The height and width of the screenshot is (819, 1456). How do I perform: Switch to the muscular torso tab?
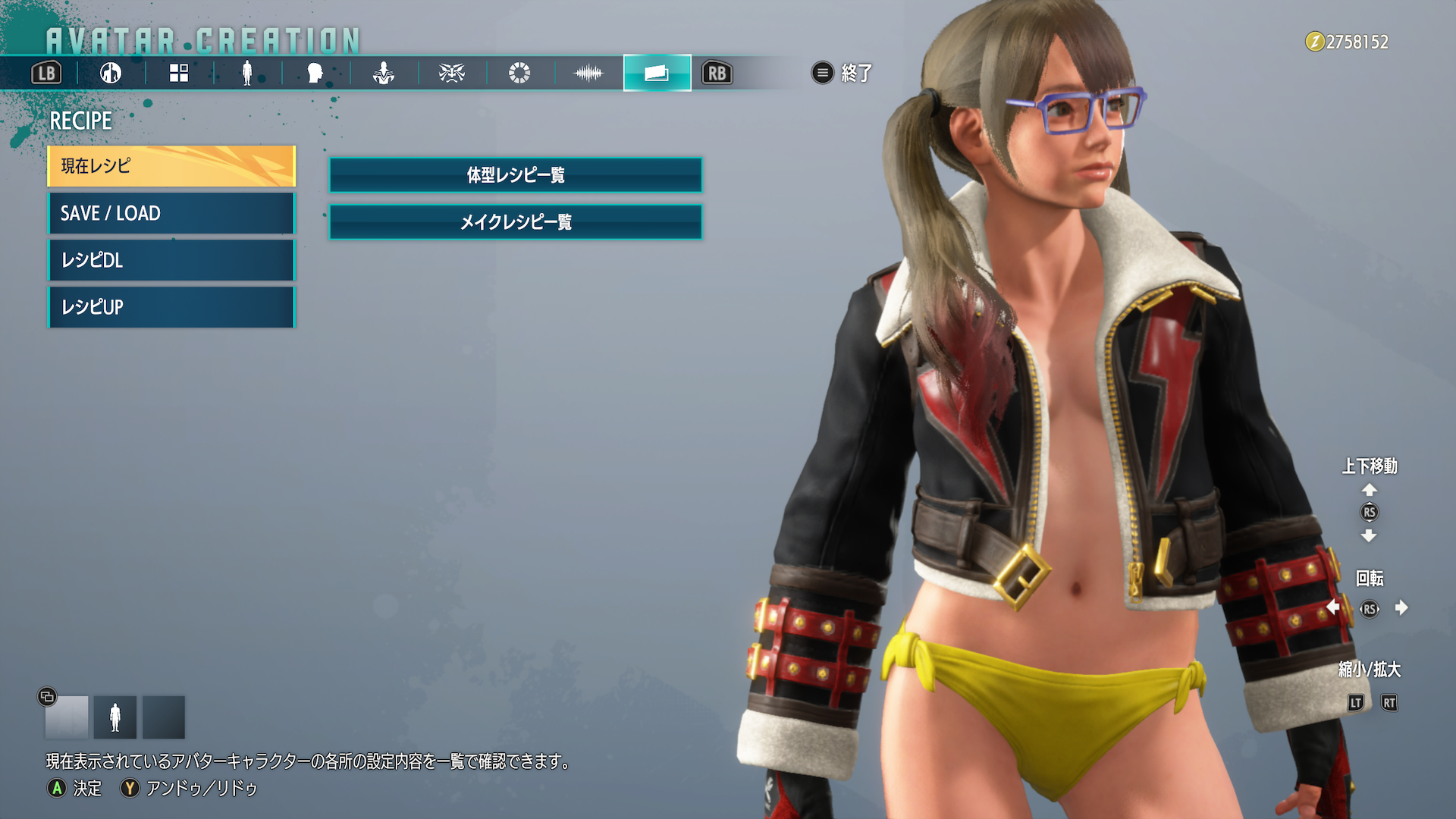click(x=383, y=73)
